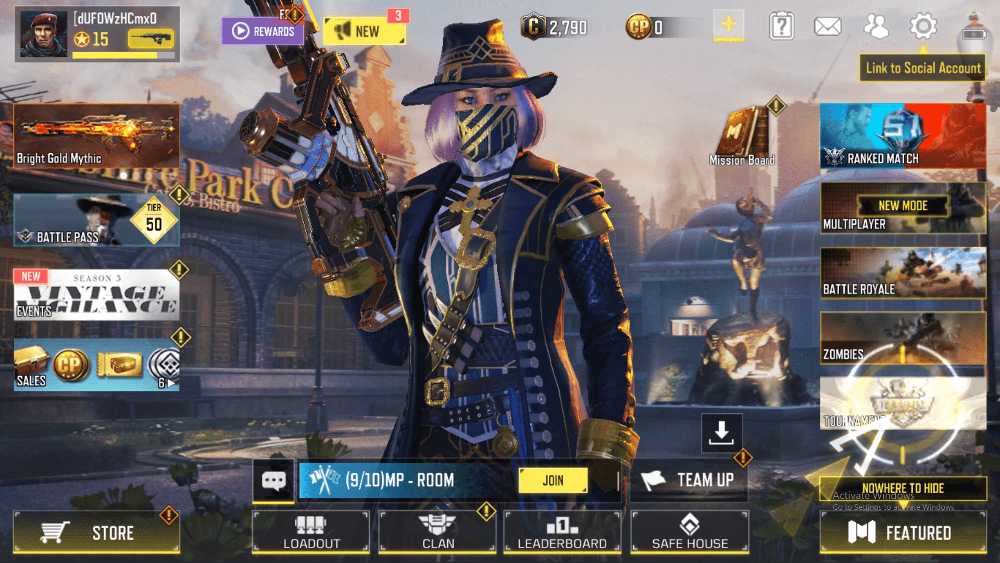The height and width of the screenshot is (563, 1000).
Task: Select Ranked Match mode
Action: click(x=902, y=135)
